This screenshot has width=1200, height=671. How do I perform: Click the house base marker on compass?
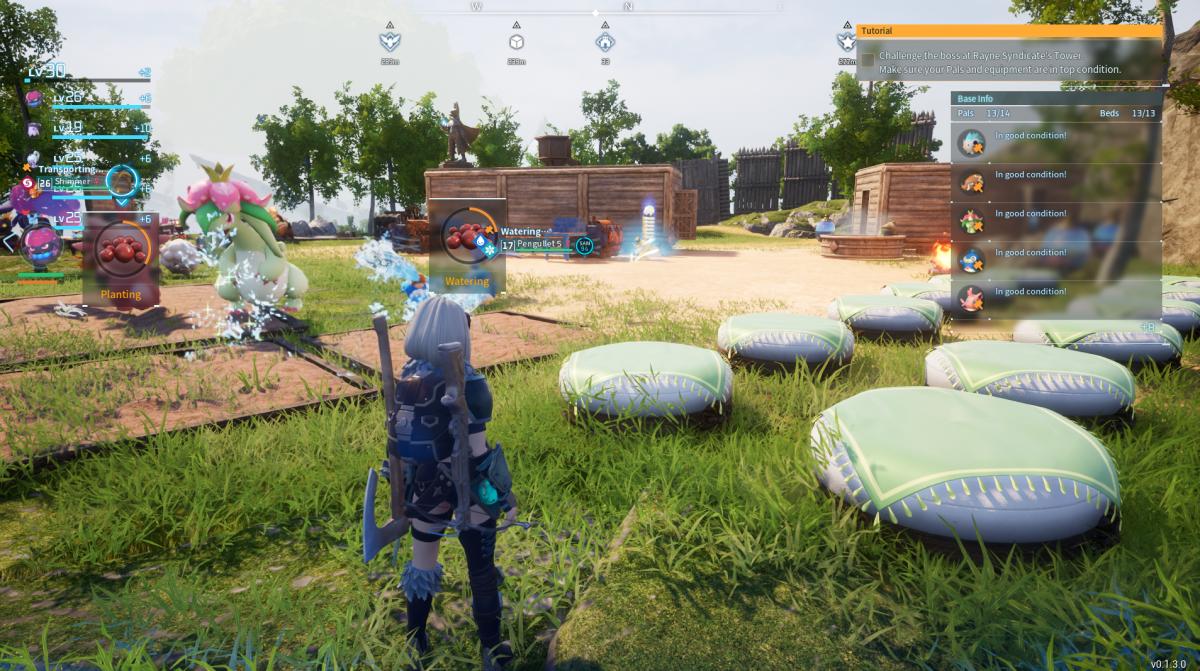(604, 42)
